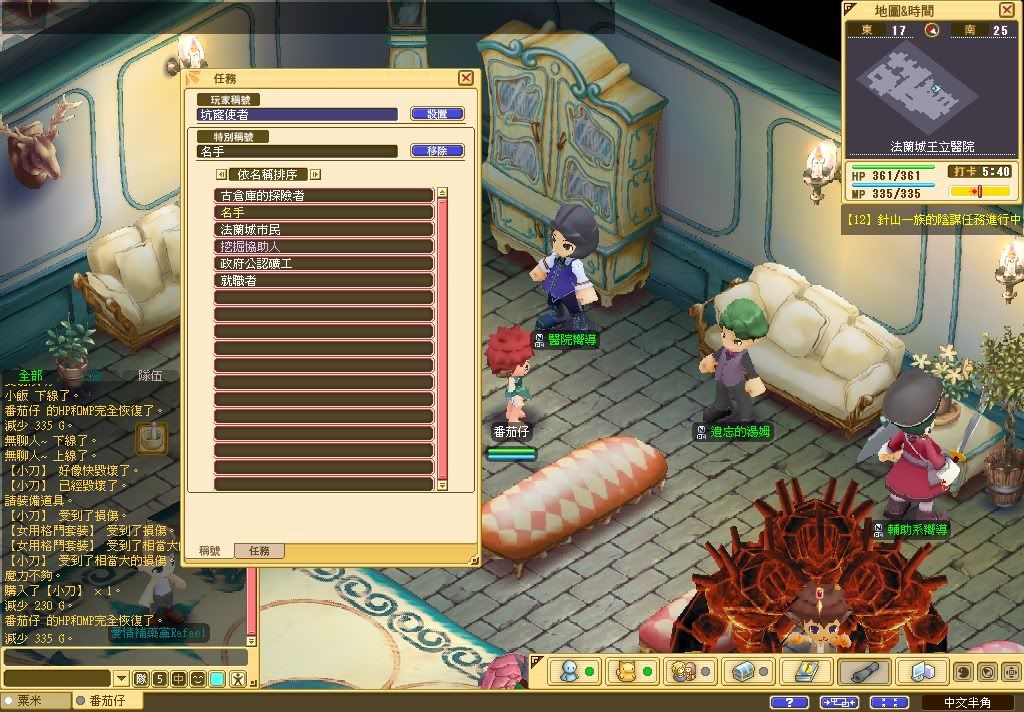The width and height of the screenshot is (1024, 712).
Task: Open the blue character status icon
Action: [570, 672]
